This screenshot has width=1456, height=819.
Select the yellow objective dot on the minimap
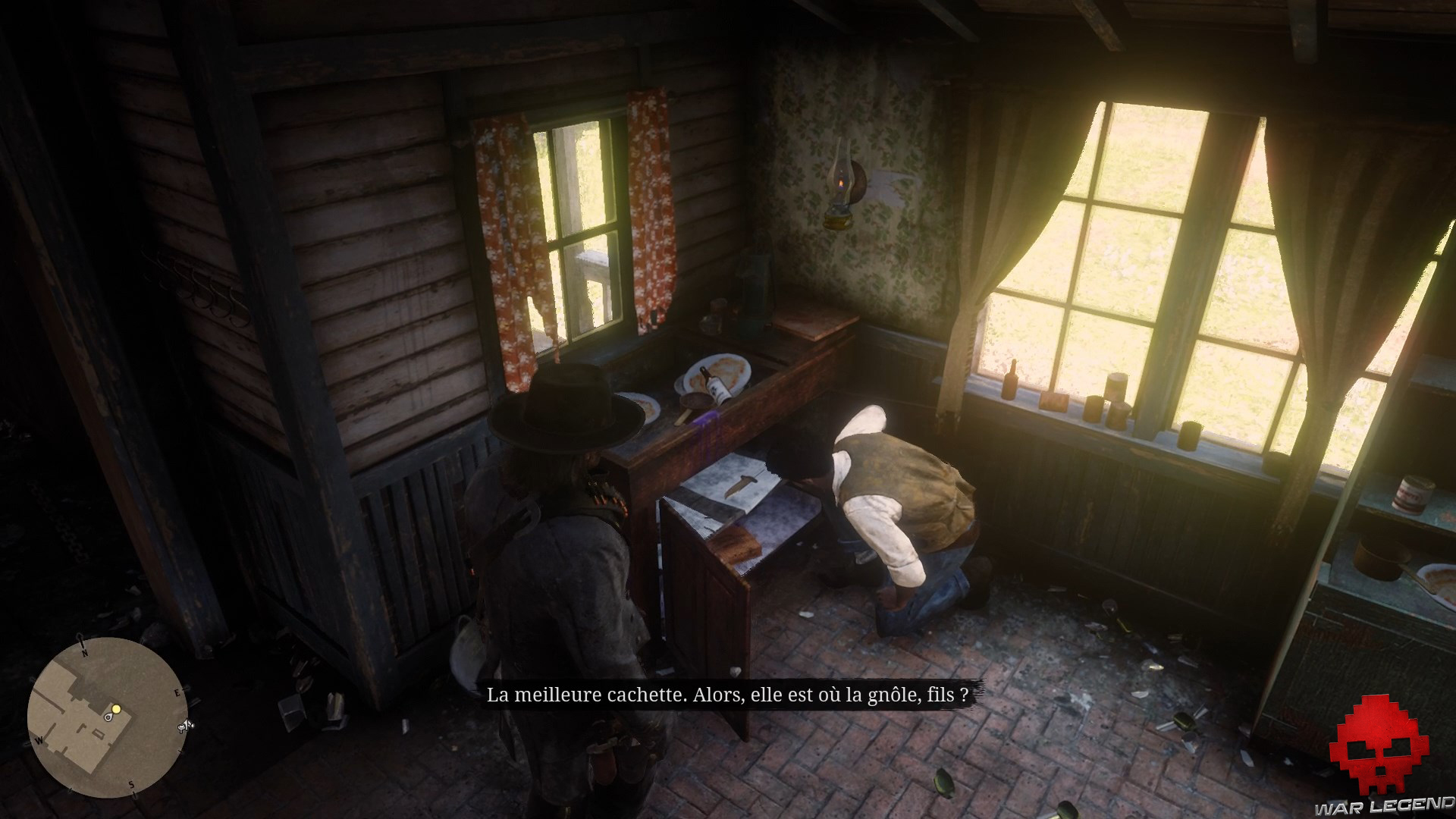click(116, 709)
